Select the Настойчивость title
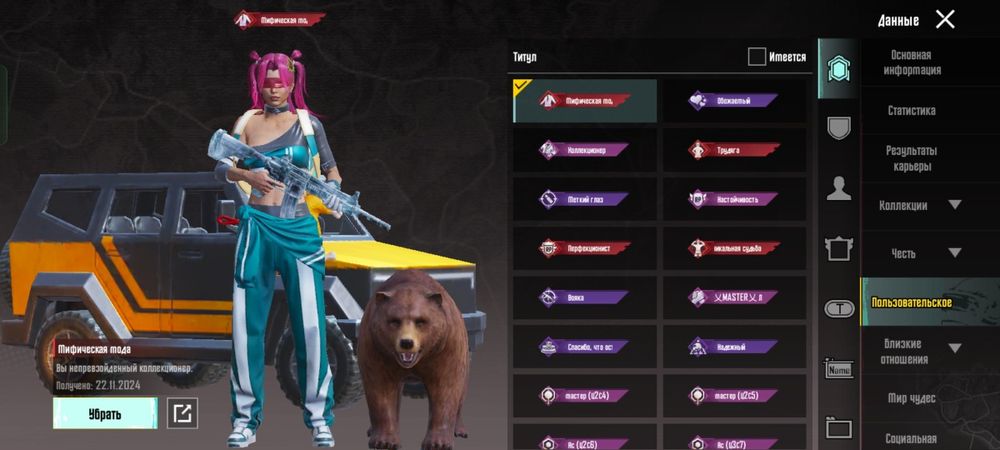Viewport: 1000px width, 450px height. coord(735,199)
